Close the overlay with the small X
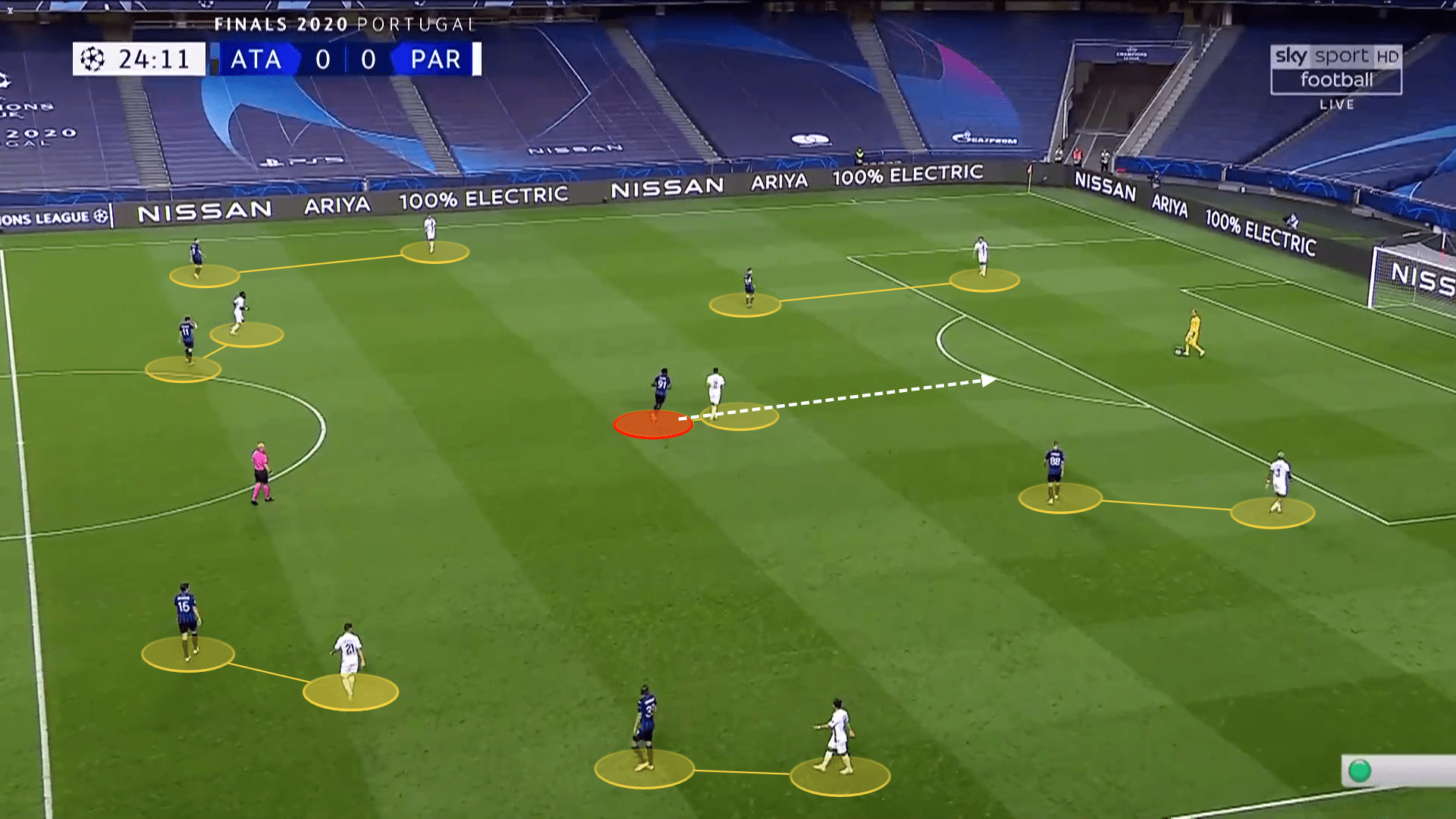Image resolution: width=1456 pixels, height=819 pixels. pos(10,11)
